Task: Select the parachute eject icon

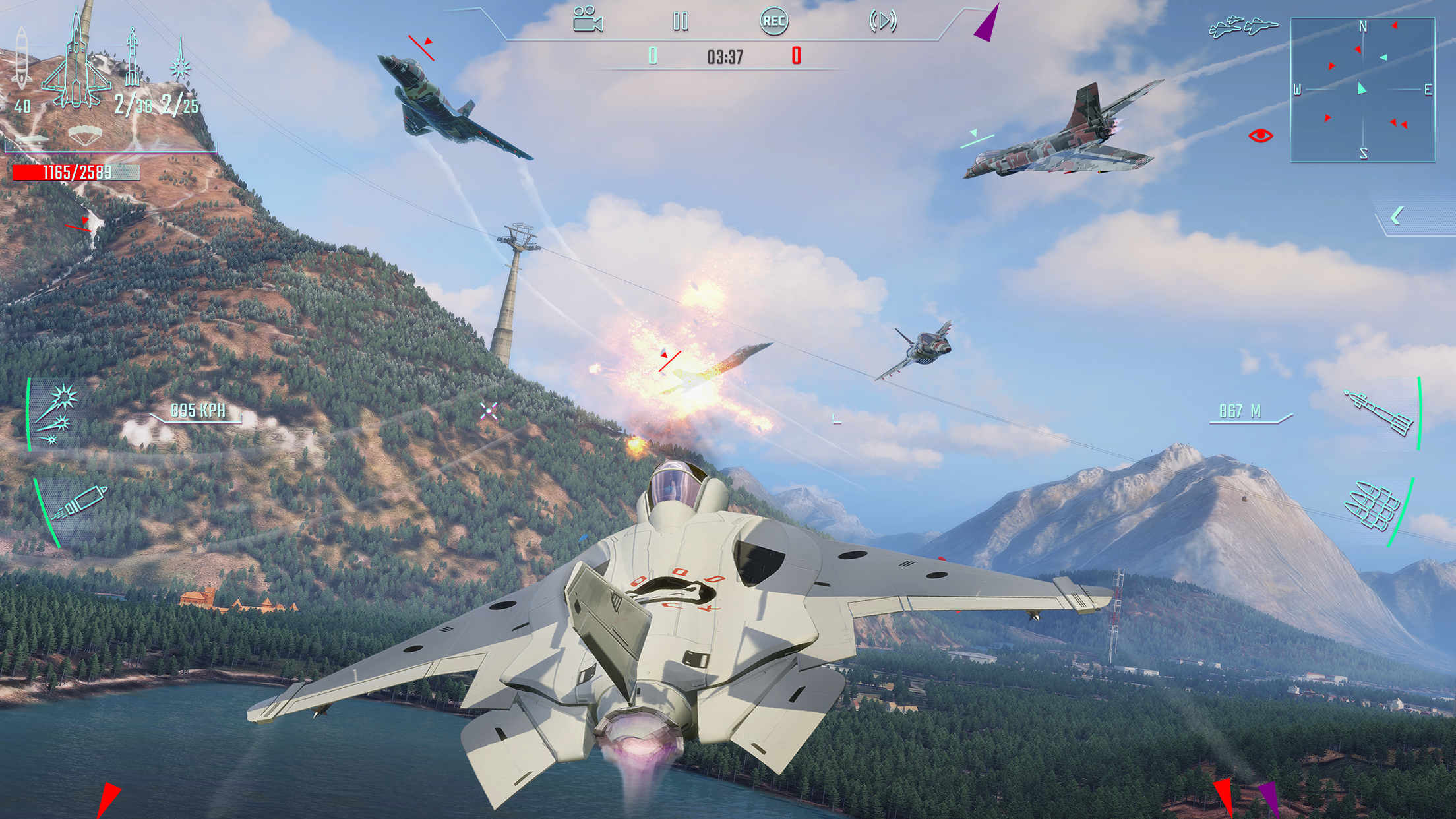Action: pos(86,135)
